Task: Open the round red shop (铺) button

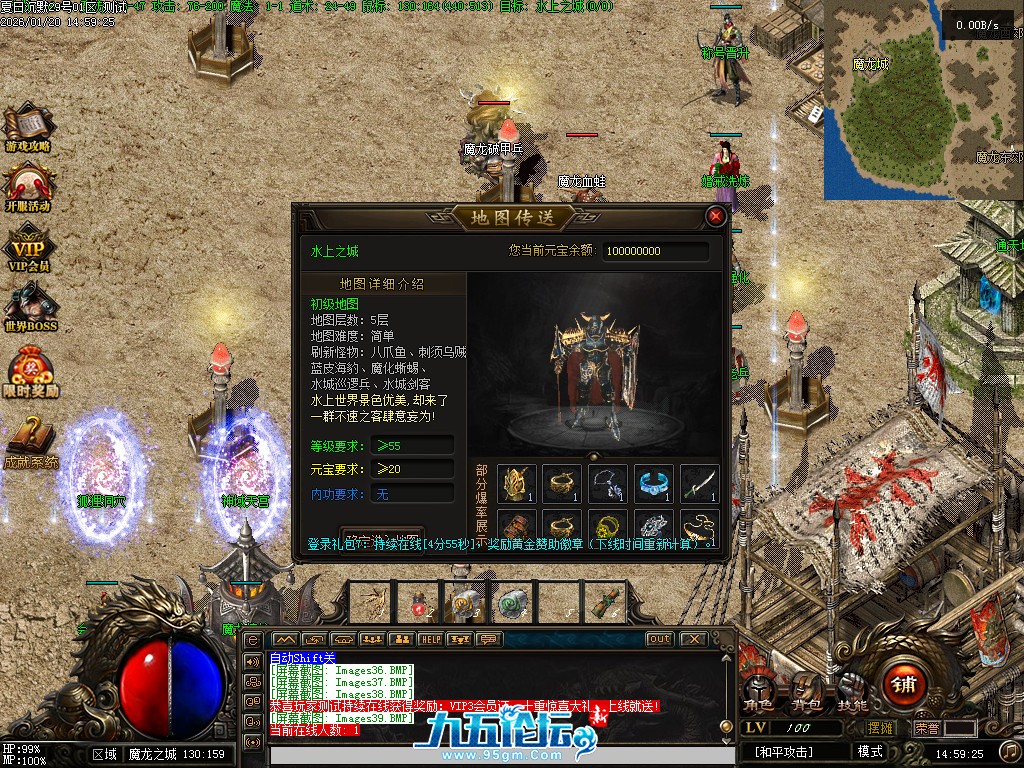Action: coord(905,686)
